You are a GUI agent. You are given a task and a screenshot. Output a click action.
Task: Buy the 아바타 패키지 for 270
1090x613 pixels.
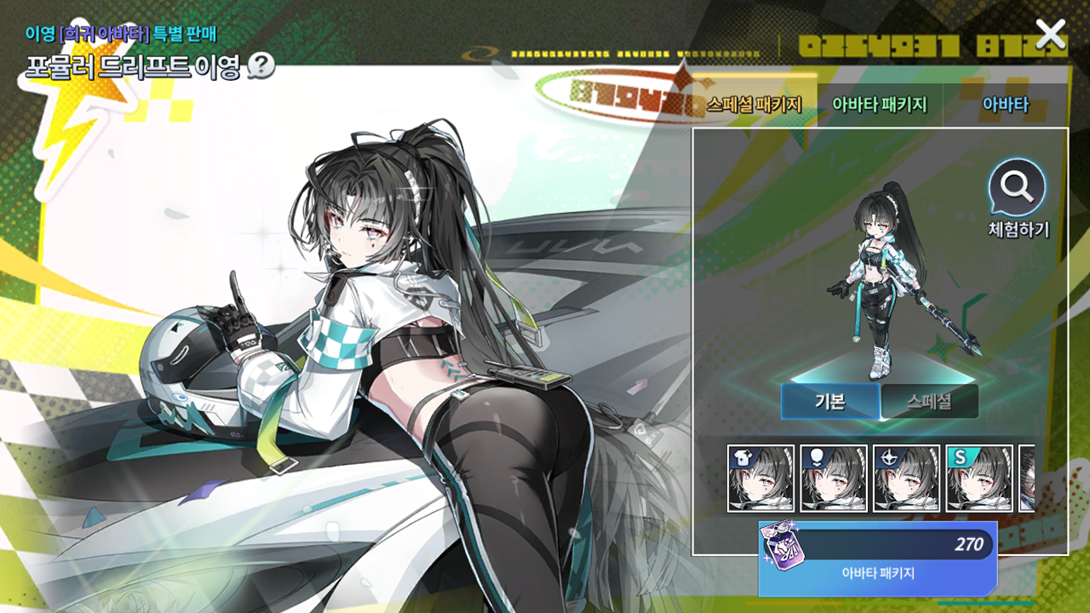[877, 558]
